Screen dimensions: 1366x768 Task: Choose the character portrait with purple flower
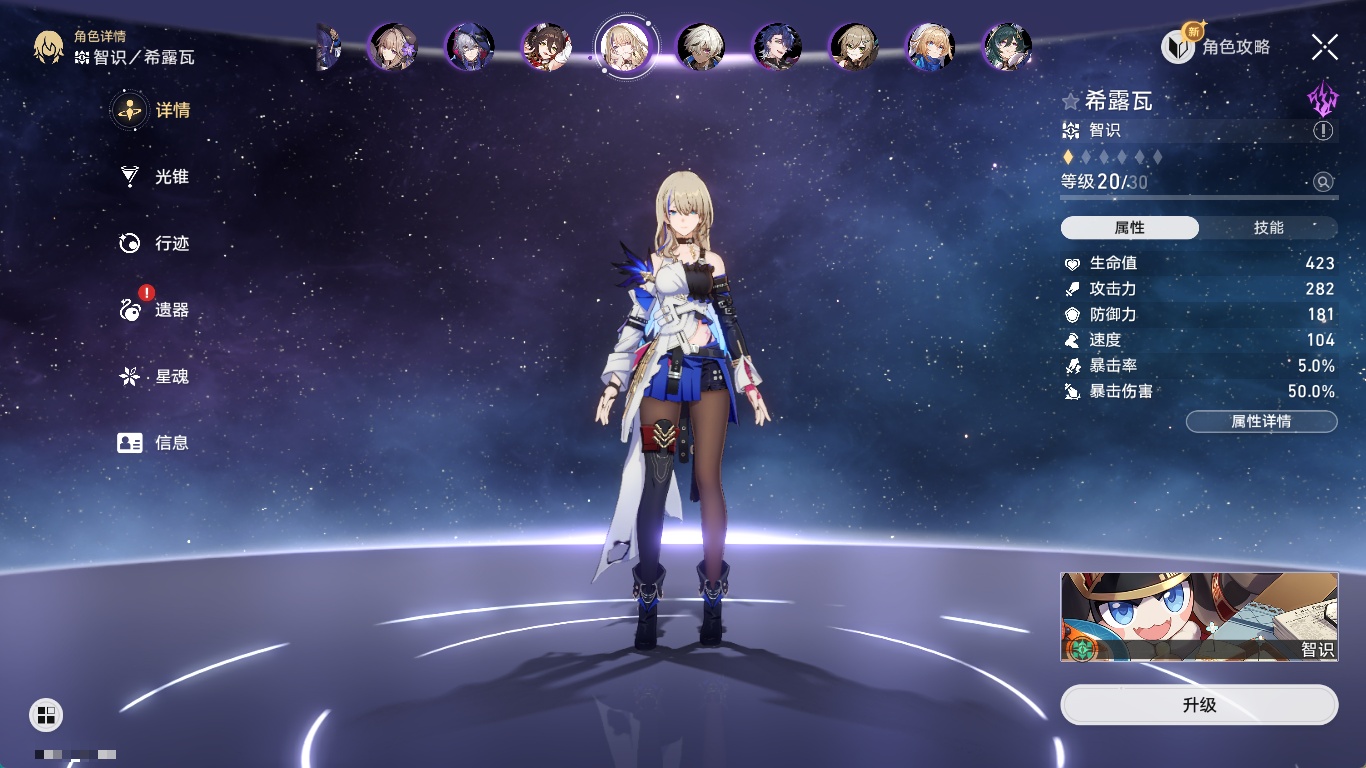click(393, 46)
